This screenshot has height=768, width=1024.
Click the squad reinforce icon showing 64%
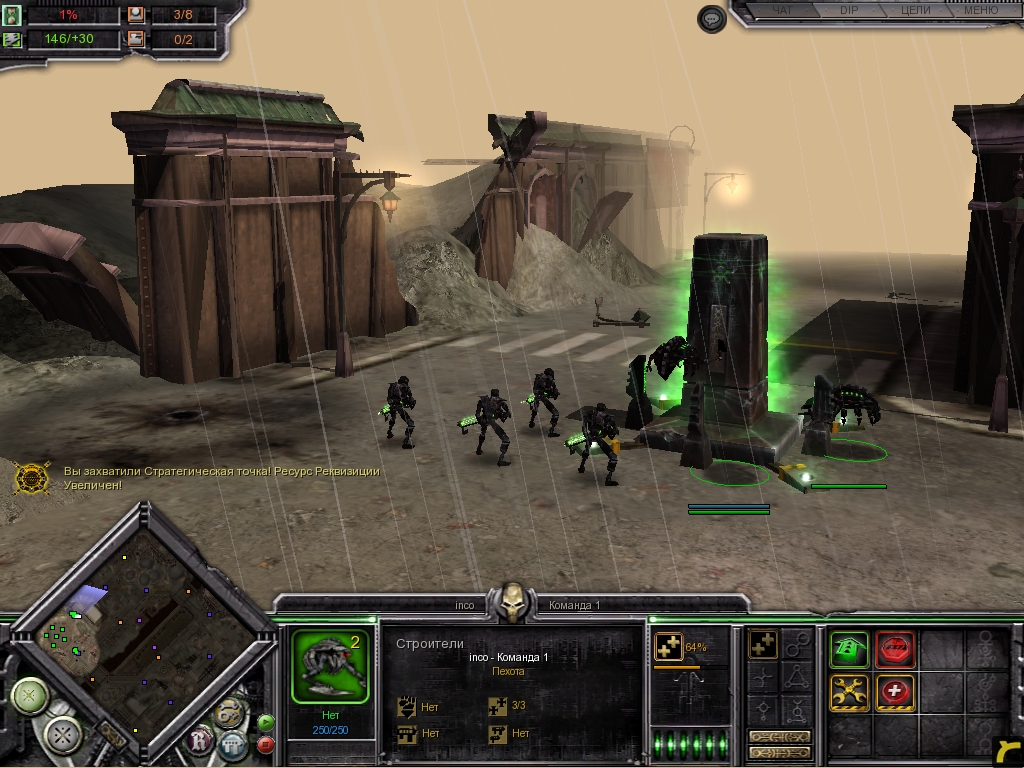tap(668, 648)
